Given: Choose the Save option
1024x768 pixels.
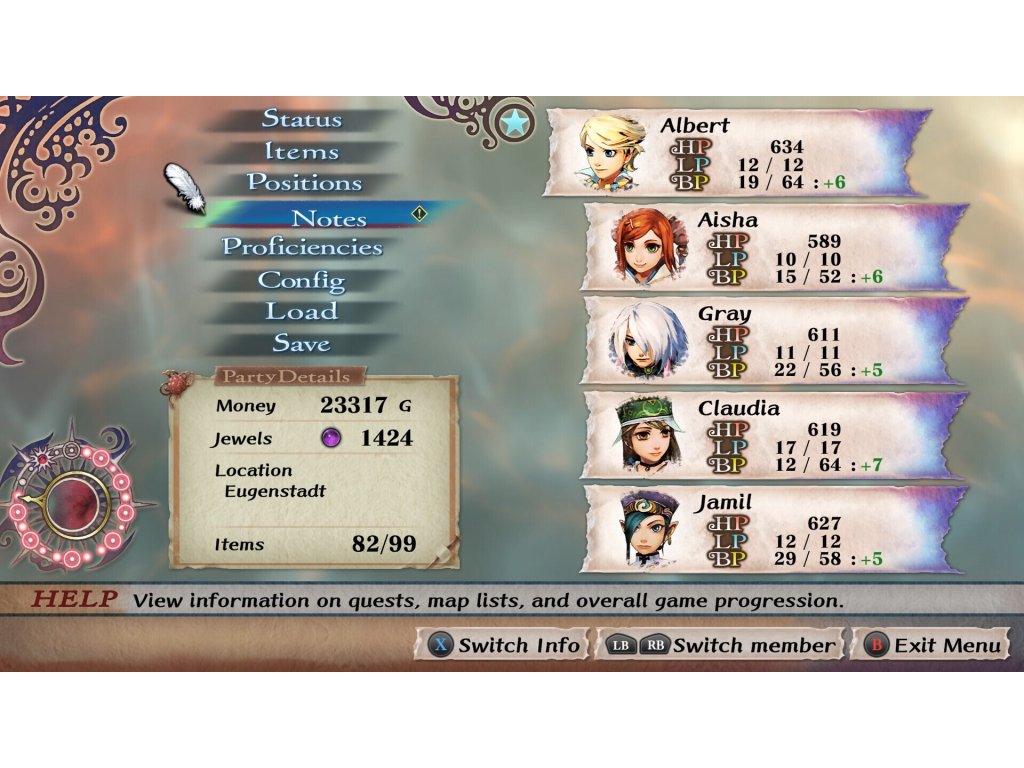Looking at the screenshot, I should click(x=301, y=344).
